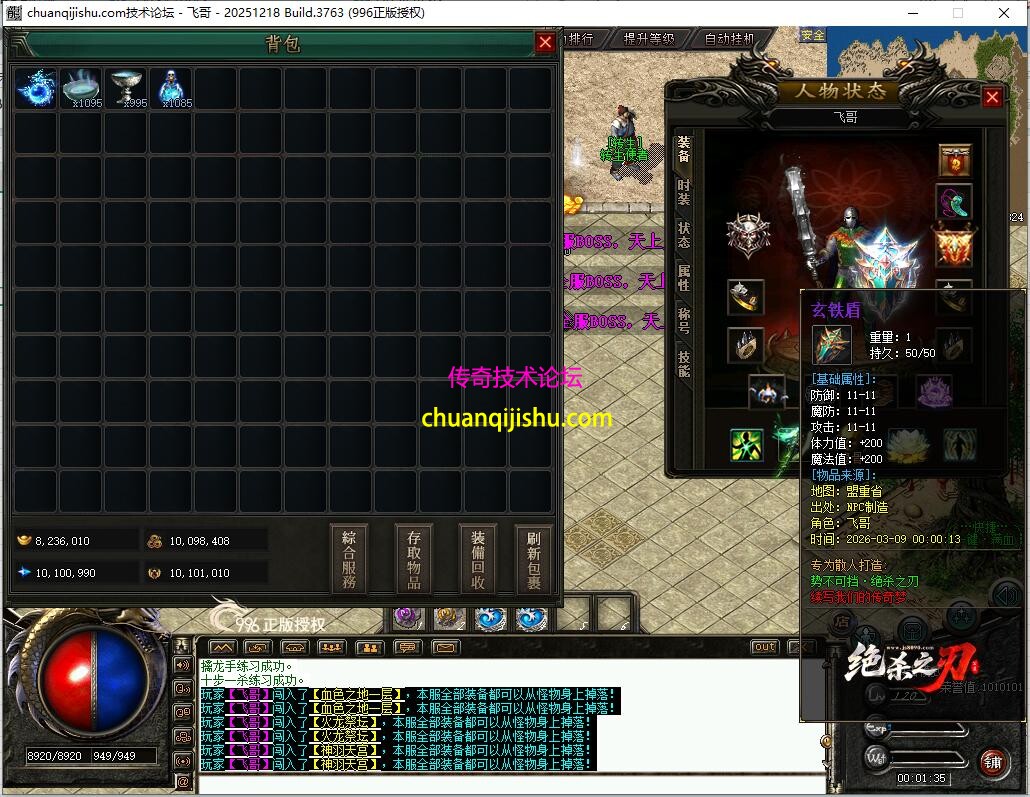Image resolution: width=1030 pixels, height=797 pixels.
Task: Click 刷新包裹 to refresh the bag
Action: pos(534,559)
